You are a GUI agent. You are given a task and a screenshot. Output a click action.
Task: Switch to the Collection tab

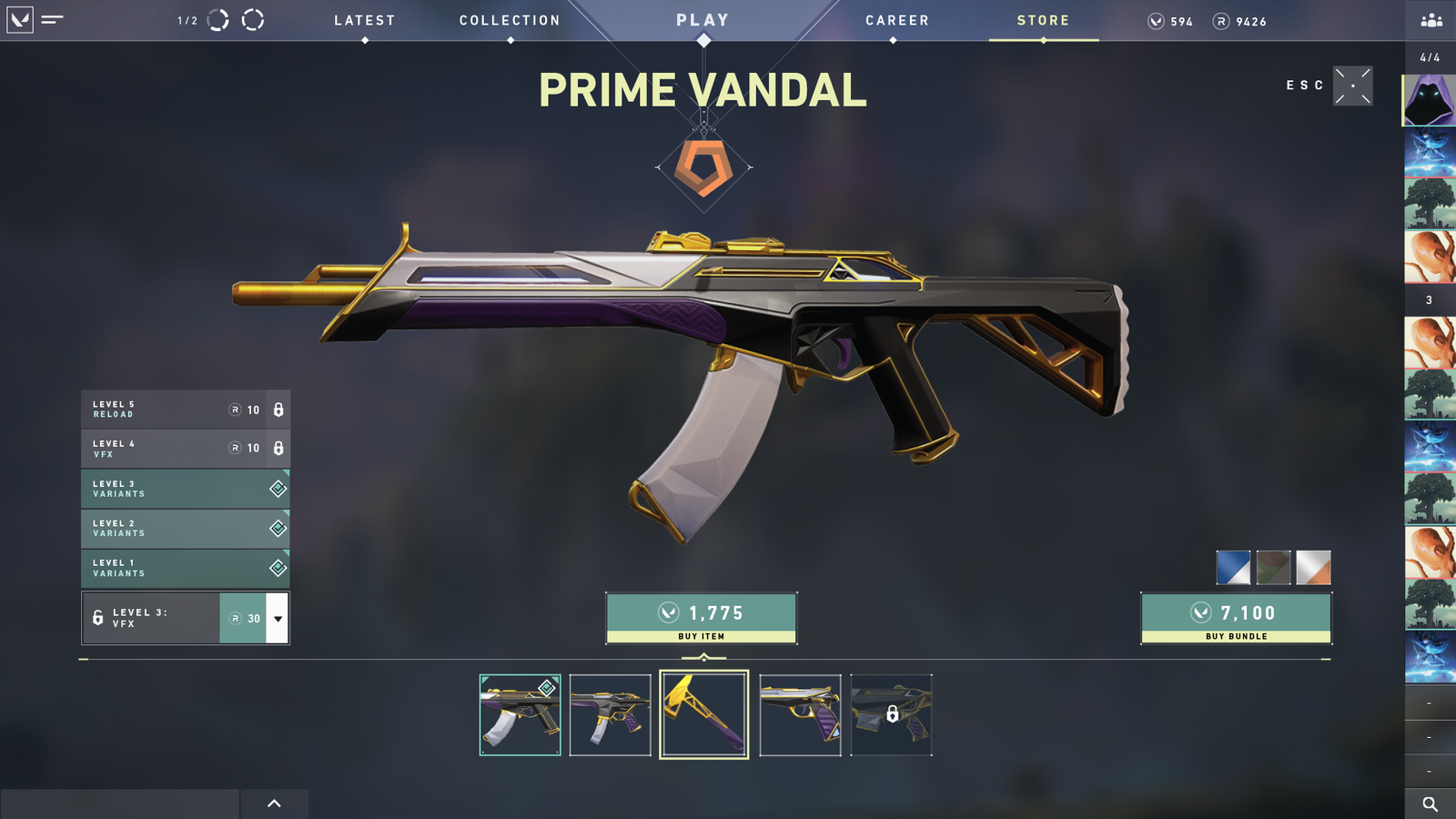[x=510, y=21]
